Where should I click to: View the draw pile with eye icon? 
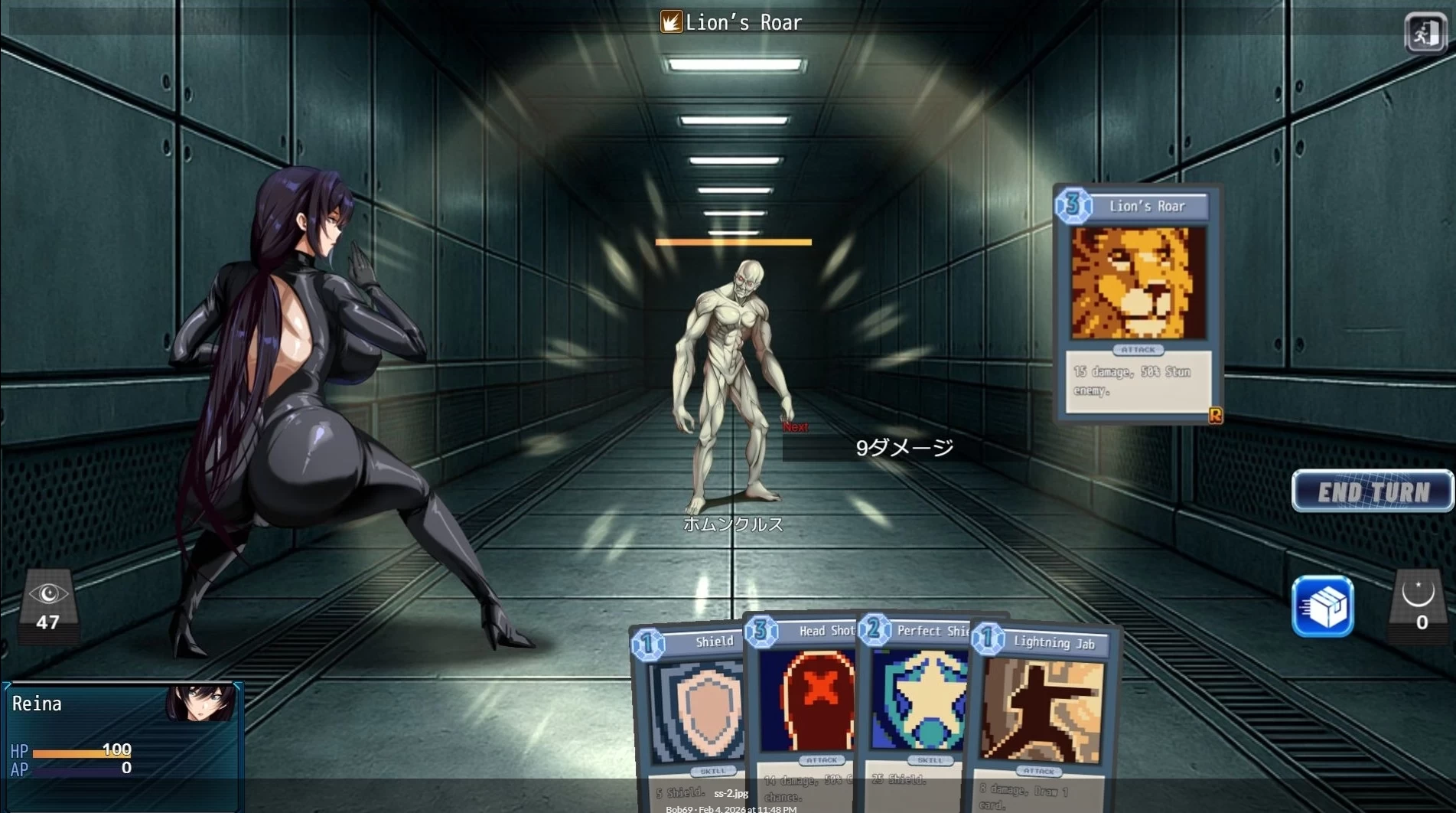[48, 606]
